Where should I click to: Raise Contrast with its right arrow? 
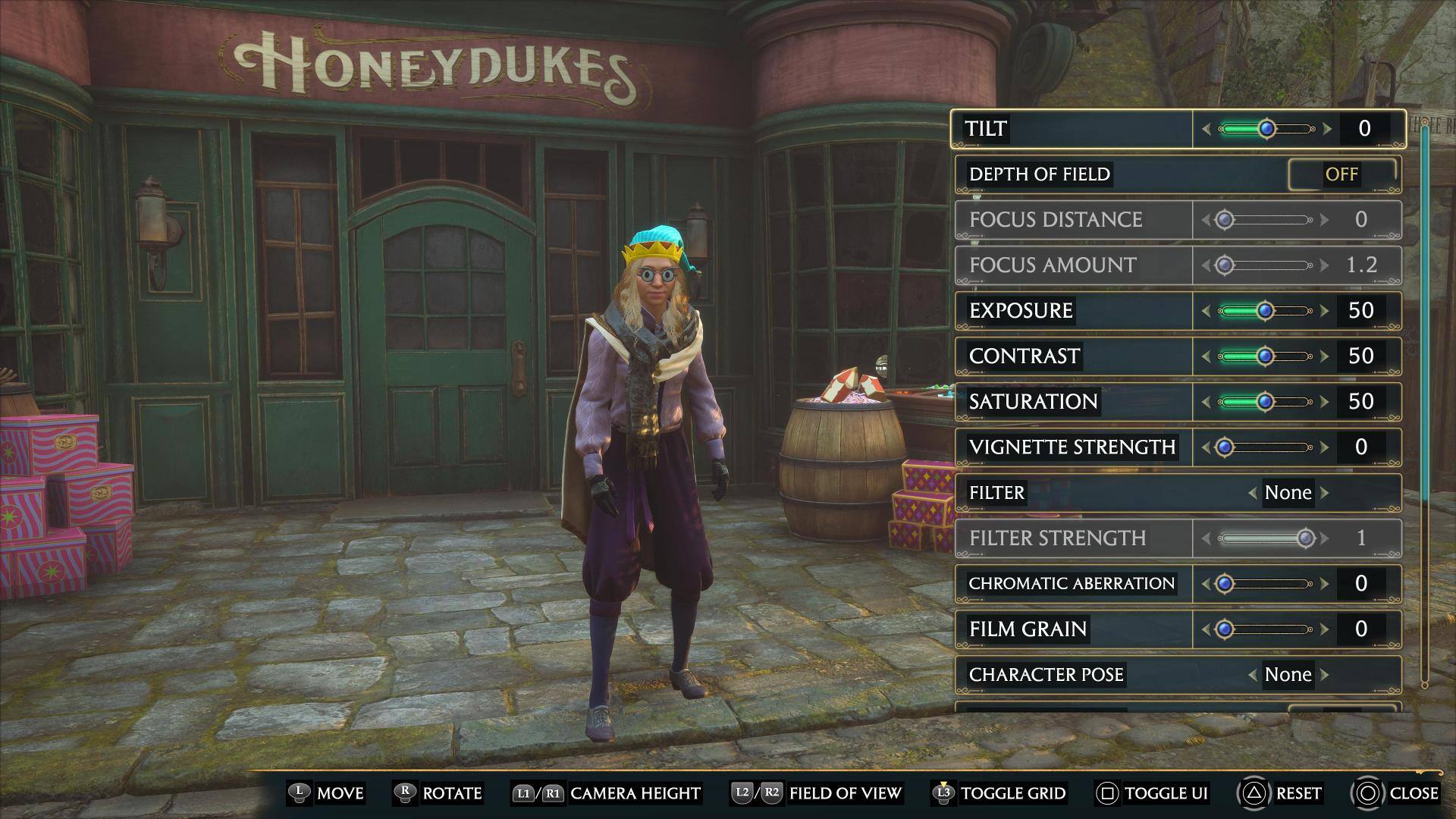tap(1325, 356)
